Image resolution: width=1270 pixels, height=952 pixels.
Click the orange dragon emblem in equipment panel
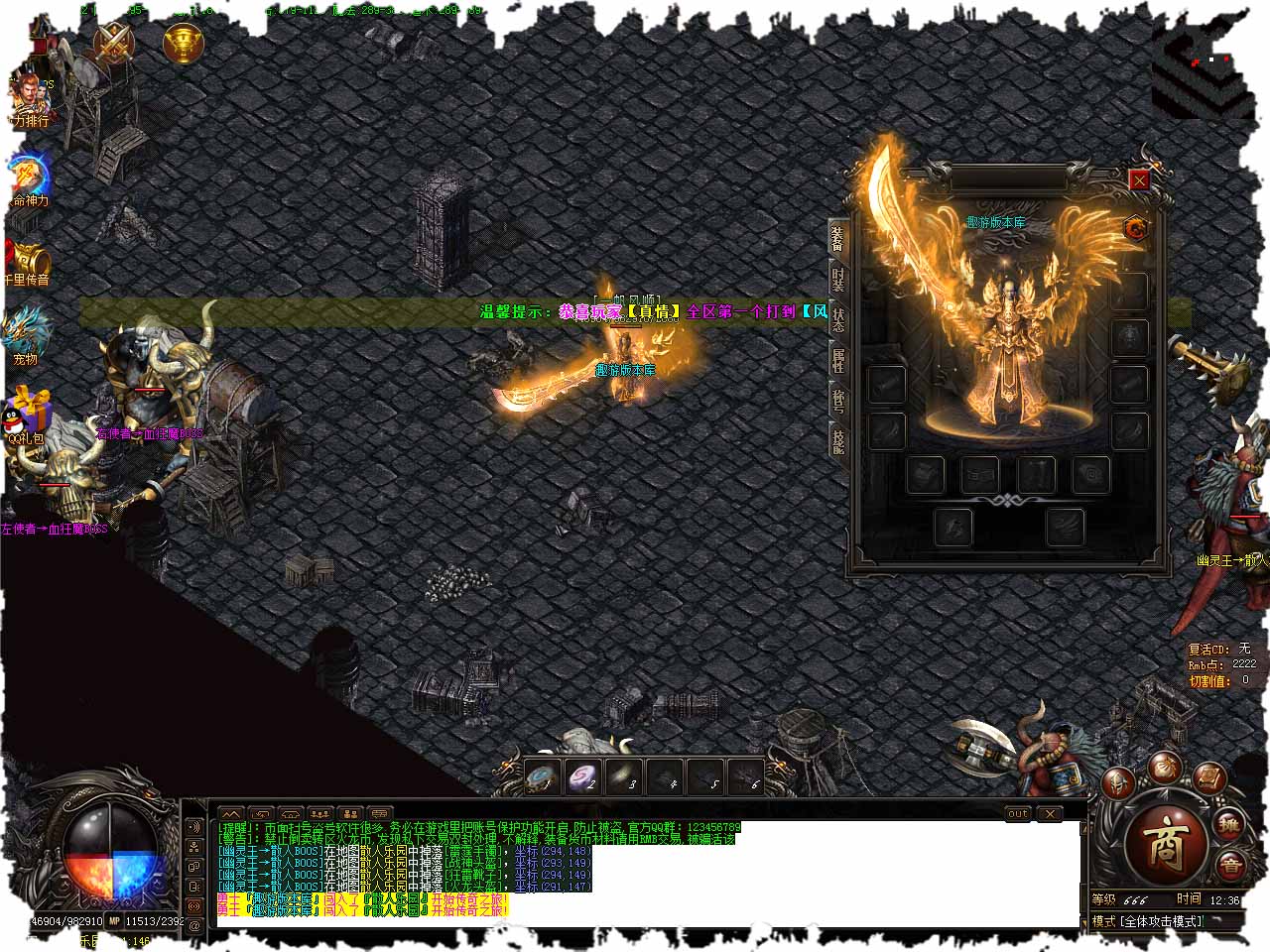coord(1136,229)
